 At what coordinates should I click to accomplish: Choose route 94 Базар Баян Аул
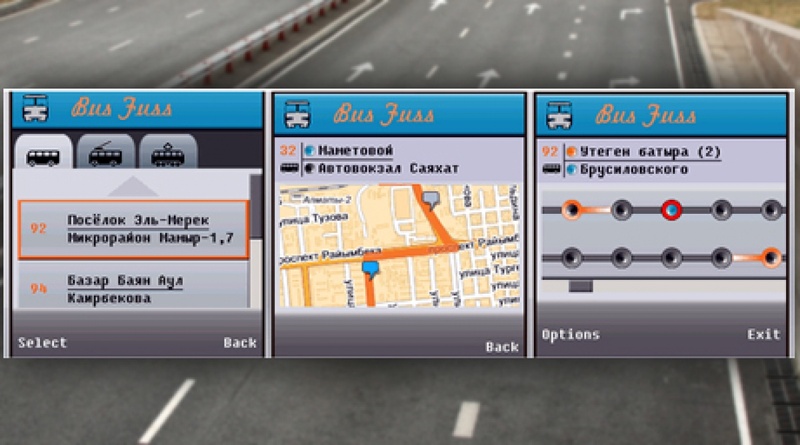pos(133,289)
